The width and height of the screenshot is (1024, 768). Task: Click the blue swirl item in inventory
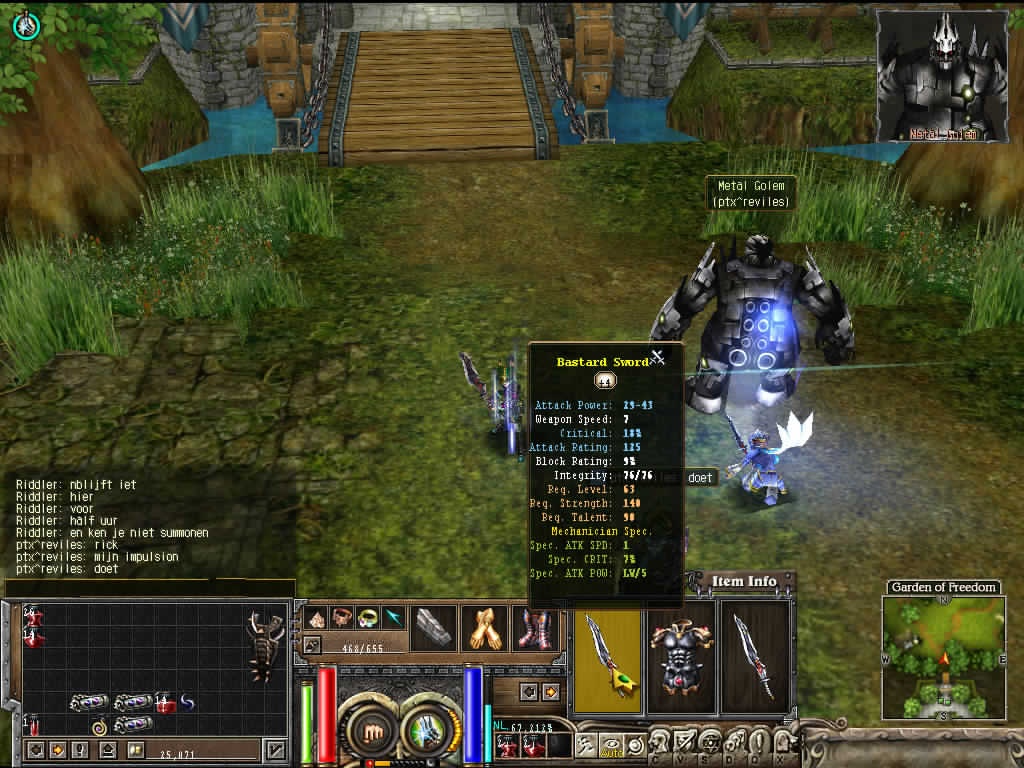tap(186, 703)
